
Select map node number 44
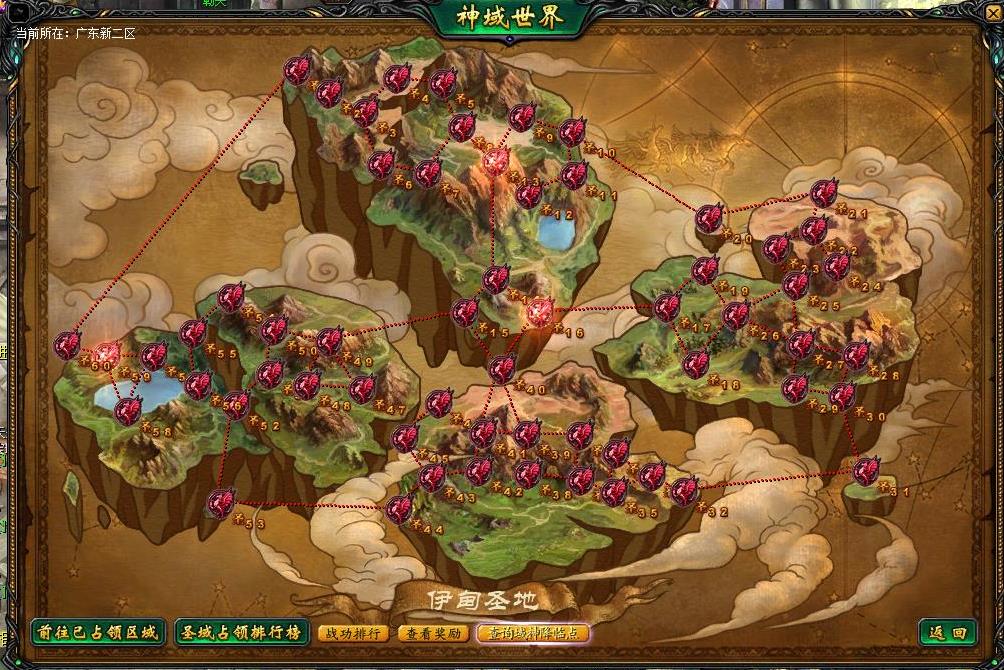pyautogui.click(x=400, y=509)
